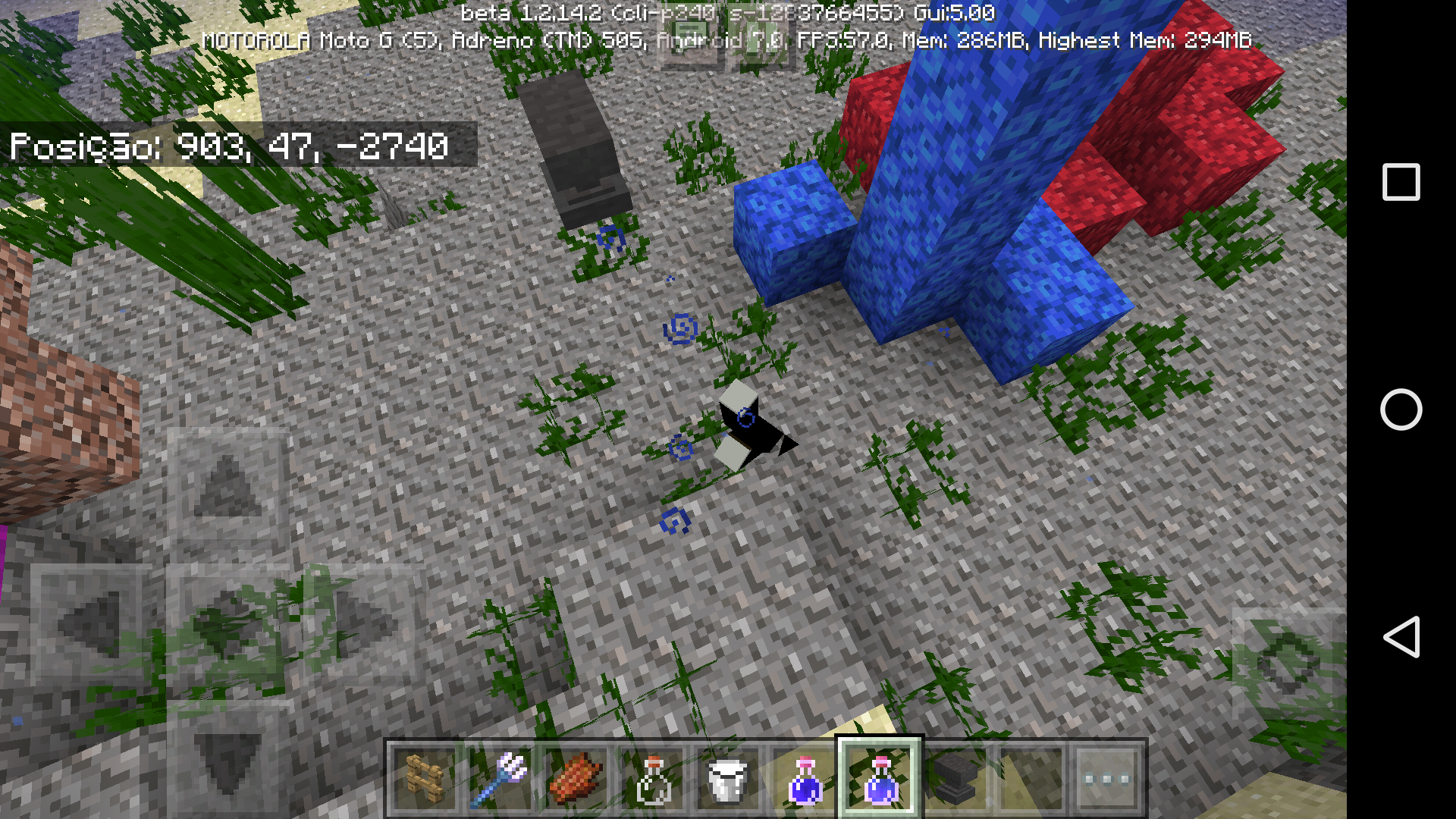Select the cooked salmon slot
This screenshot has width=1456, height=819.
[576, 779]
